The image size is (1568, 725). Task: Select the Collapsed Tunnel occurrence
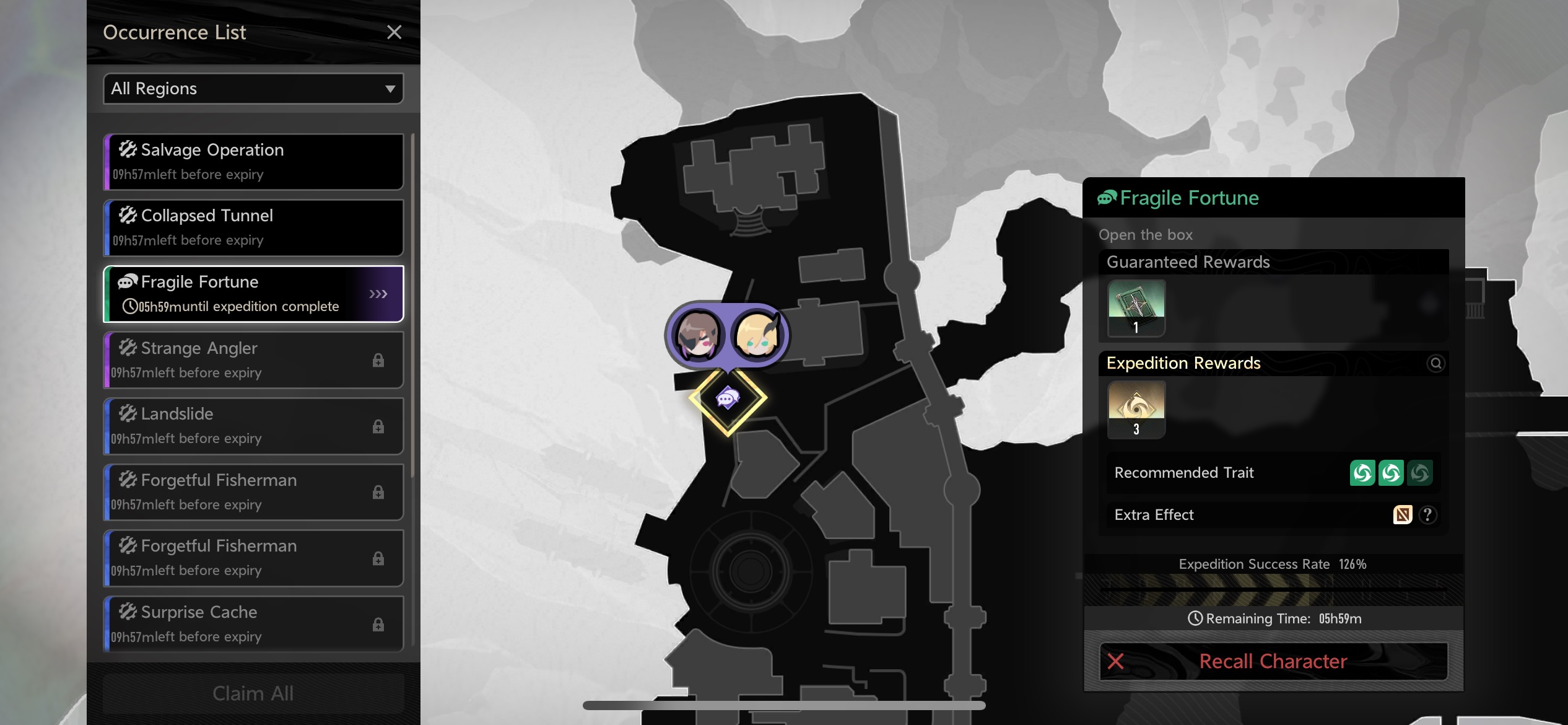(x=253, y=227)
